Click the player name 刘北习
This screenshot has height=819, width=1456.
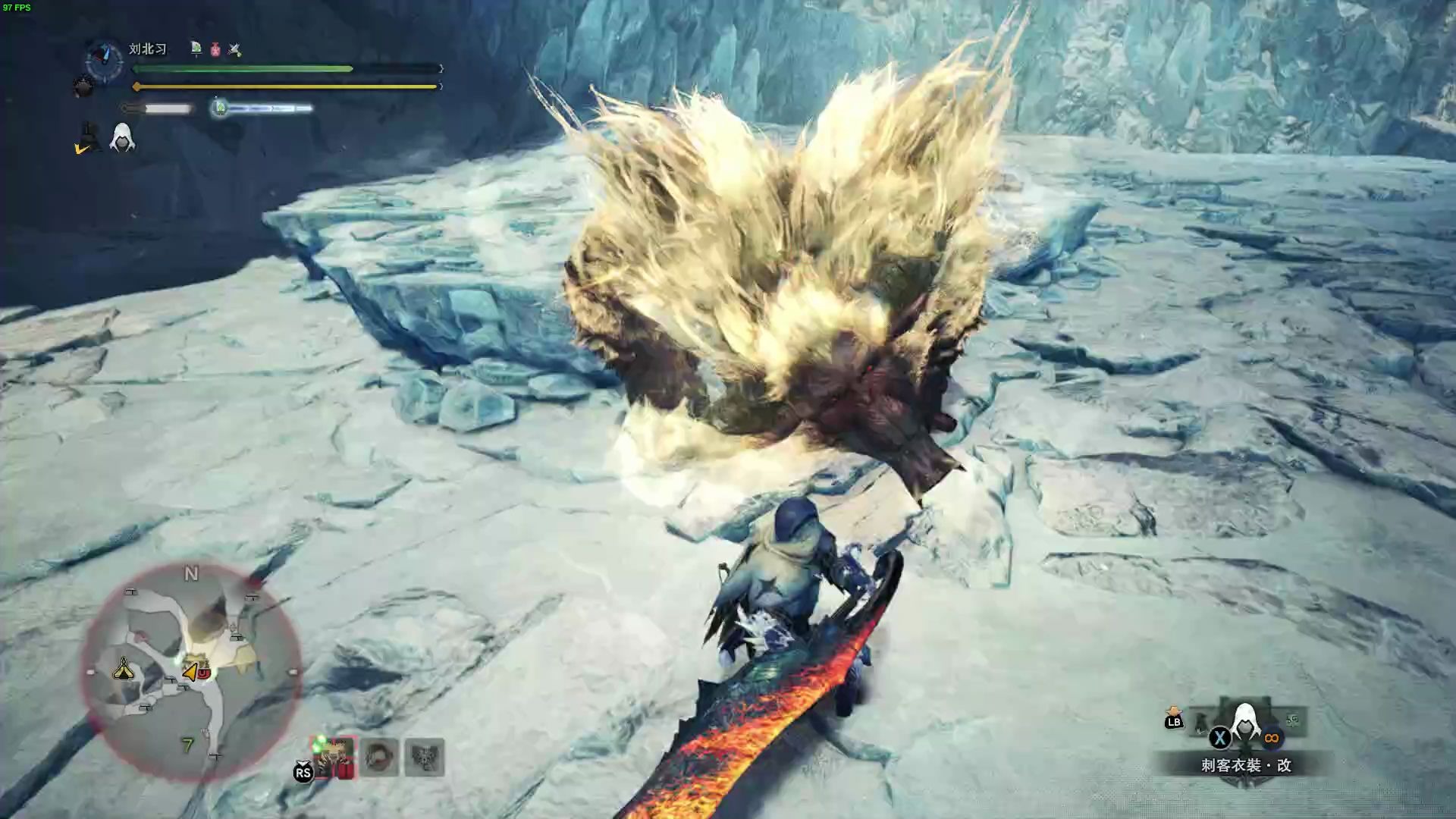coord(147,49)
